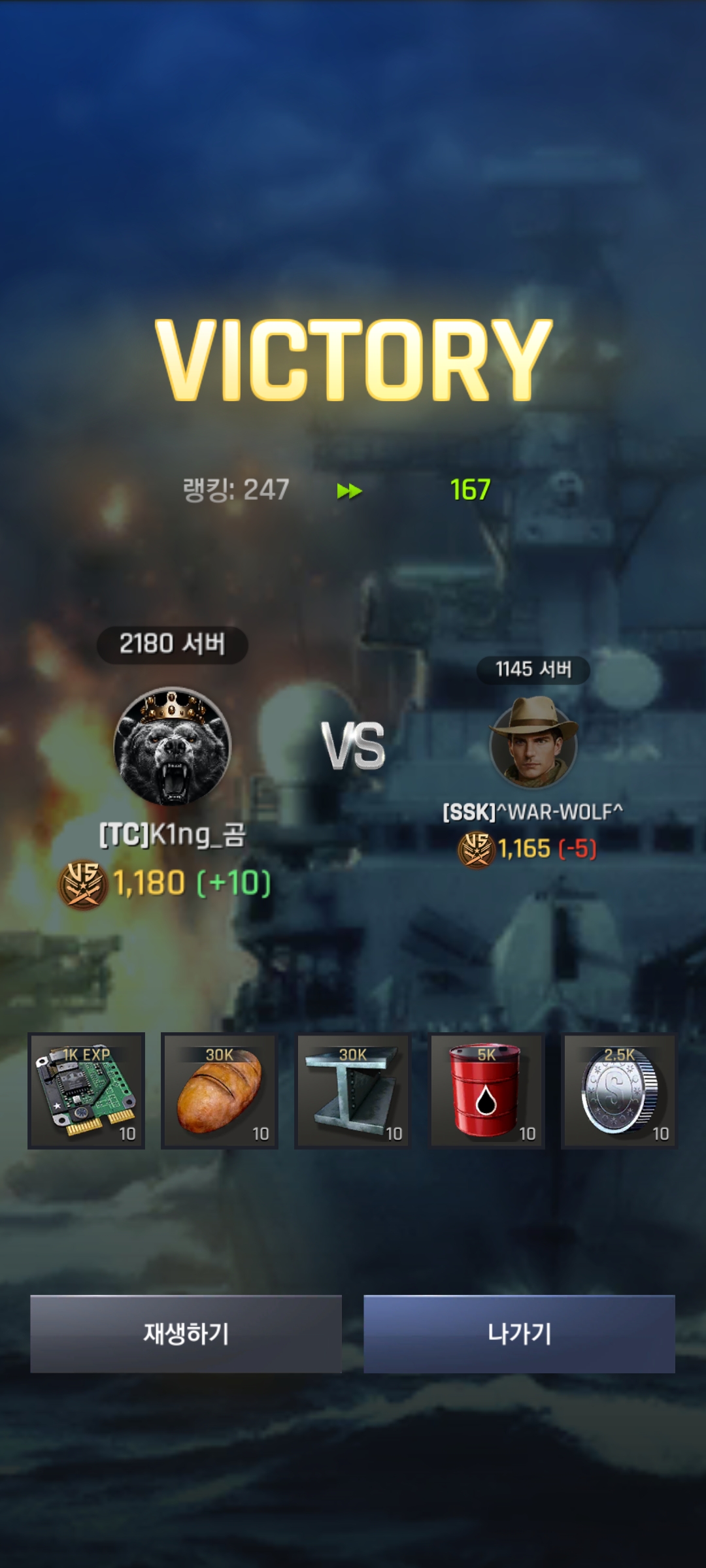Exit with the 나가기 button
The width and height of the screenshot is (706, 1568).
(519, 1333)
